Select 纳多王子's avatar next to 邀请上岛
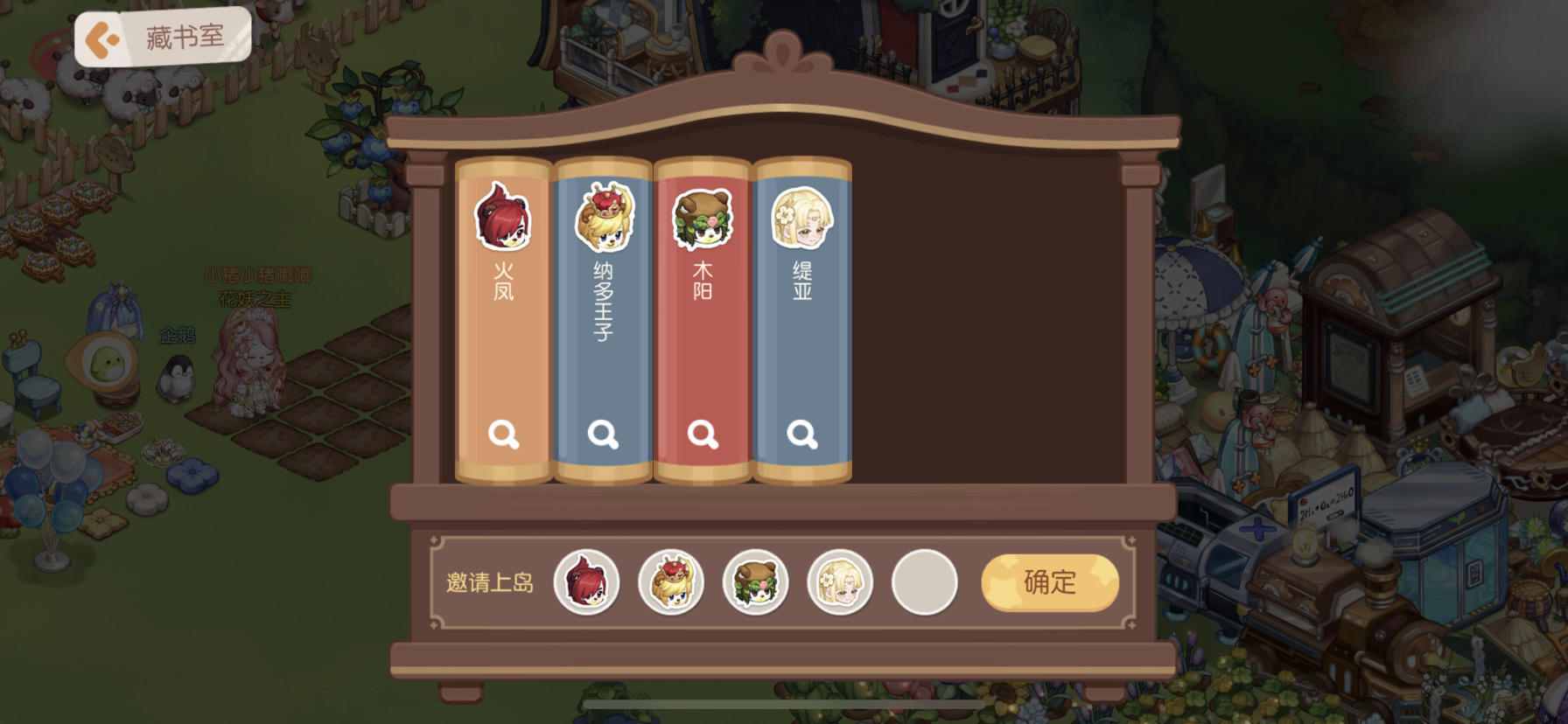The width and height of the screenshot is (1568, 724). pyautogui.click(x=673, y=581)
